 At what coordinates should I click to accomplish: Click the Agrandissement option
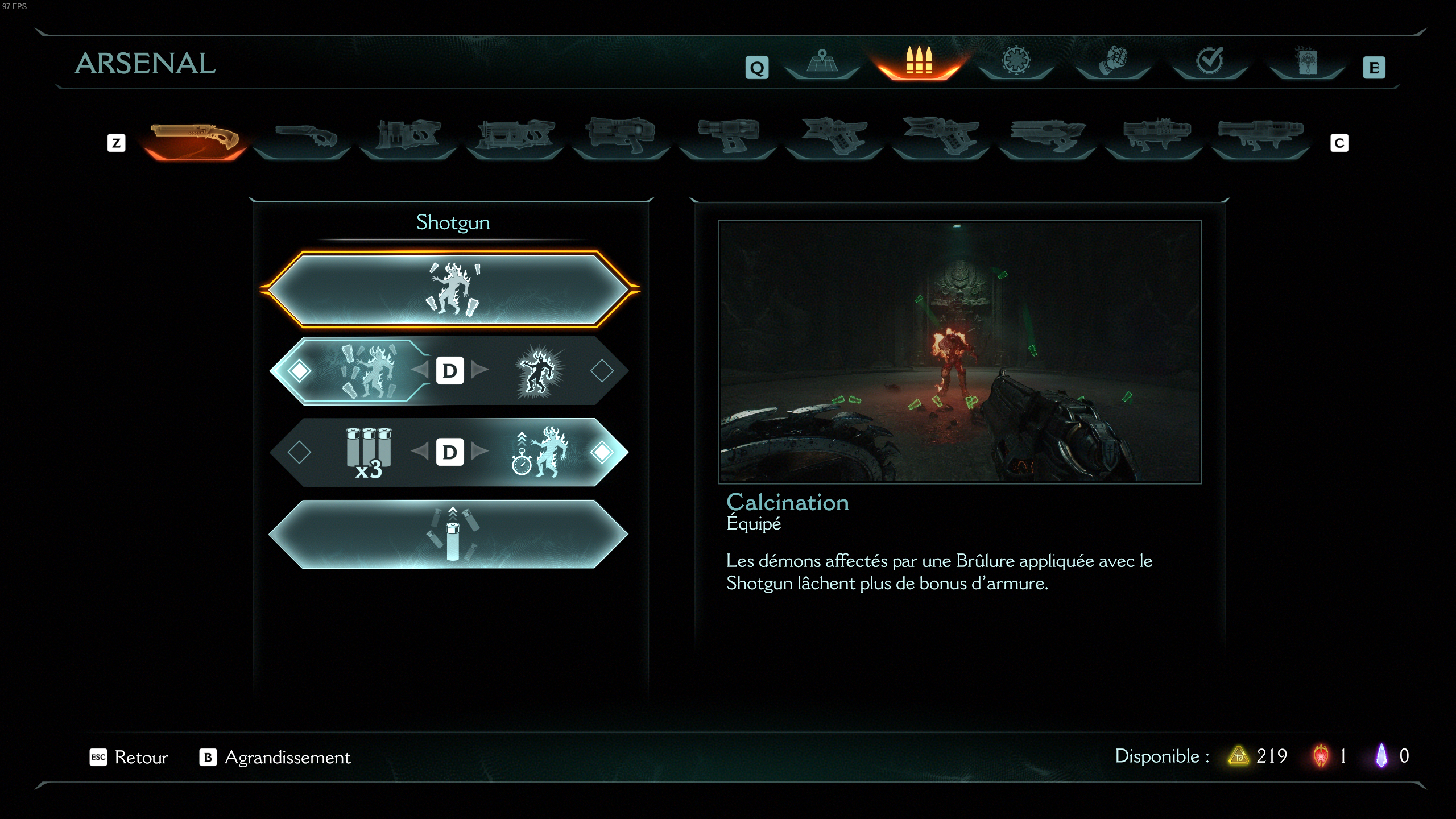[x=275, y=757]
